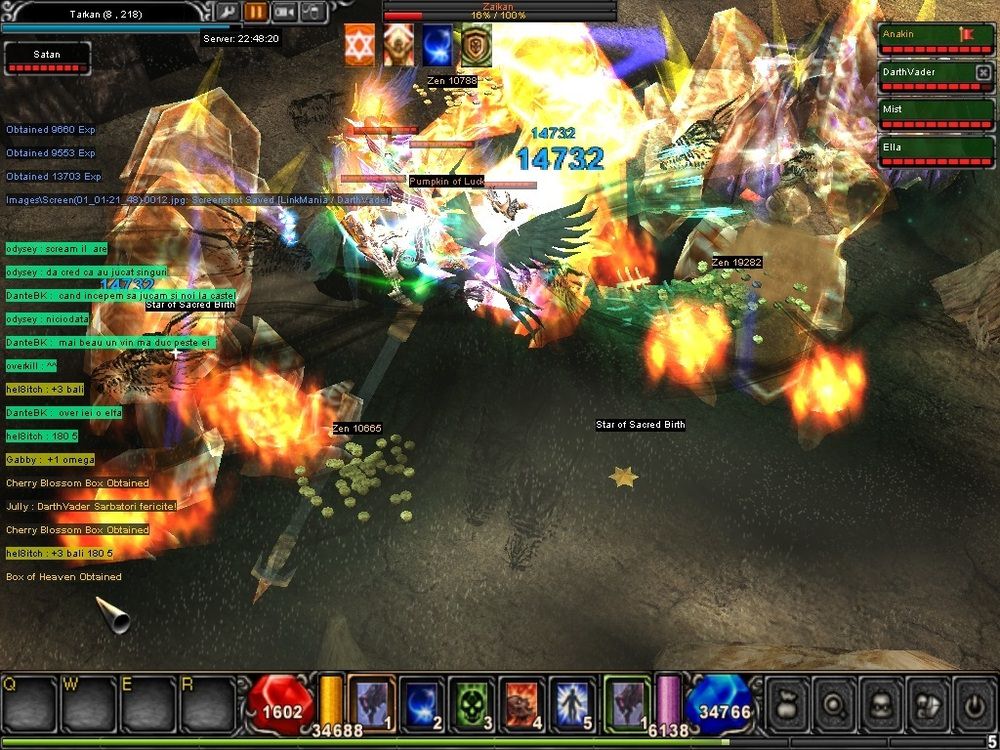Use the green skull skill in slot 3
This screenshot has height=750, width=1000.
[471, 703]
